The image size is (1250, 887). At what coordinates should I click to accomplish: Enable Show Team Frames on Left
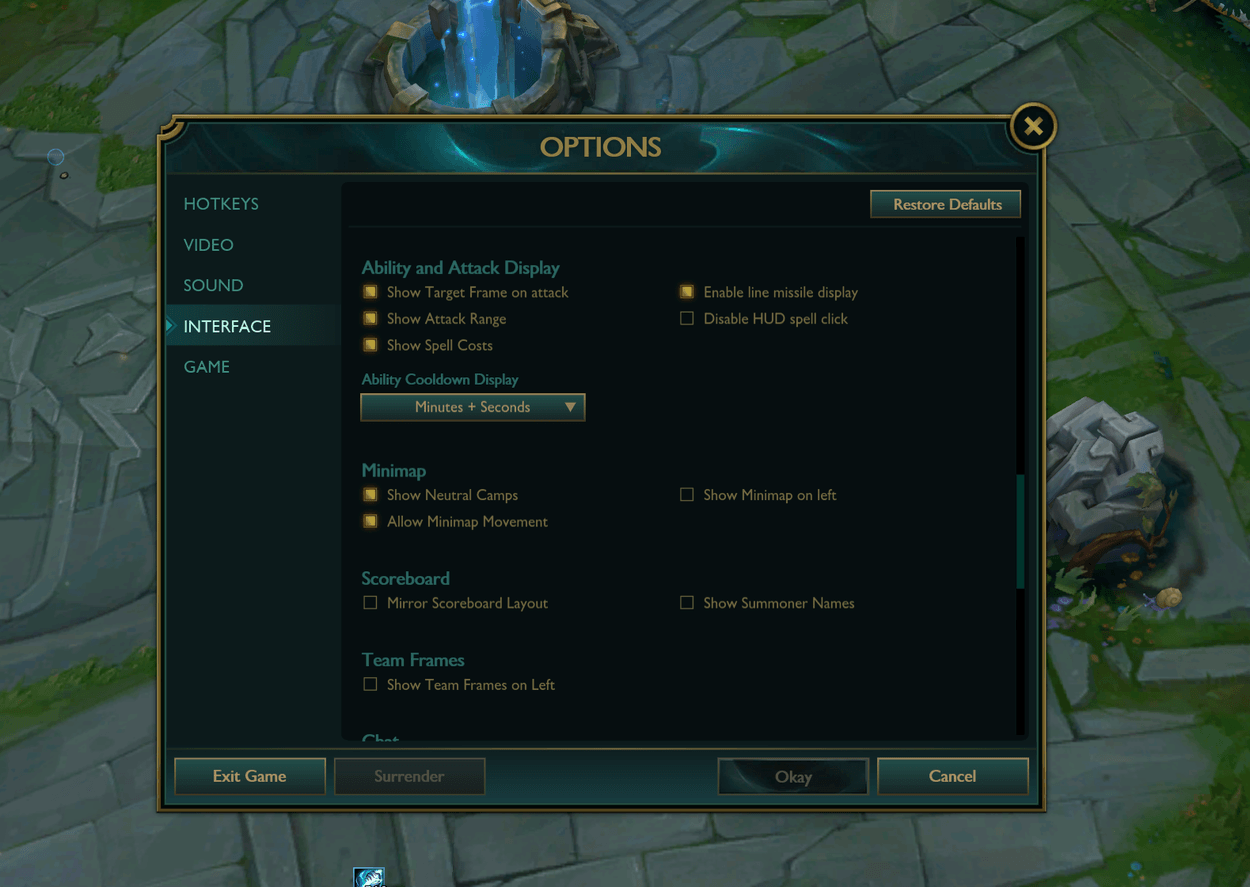tap(371, 685)
